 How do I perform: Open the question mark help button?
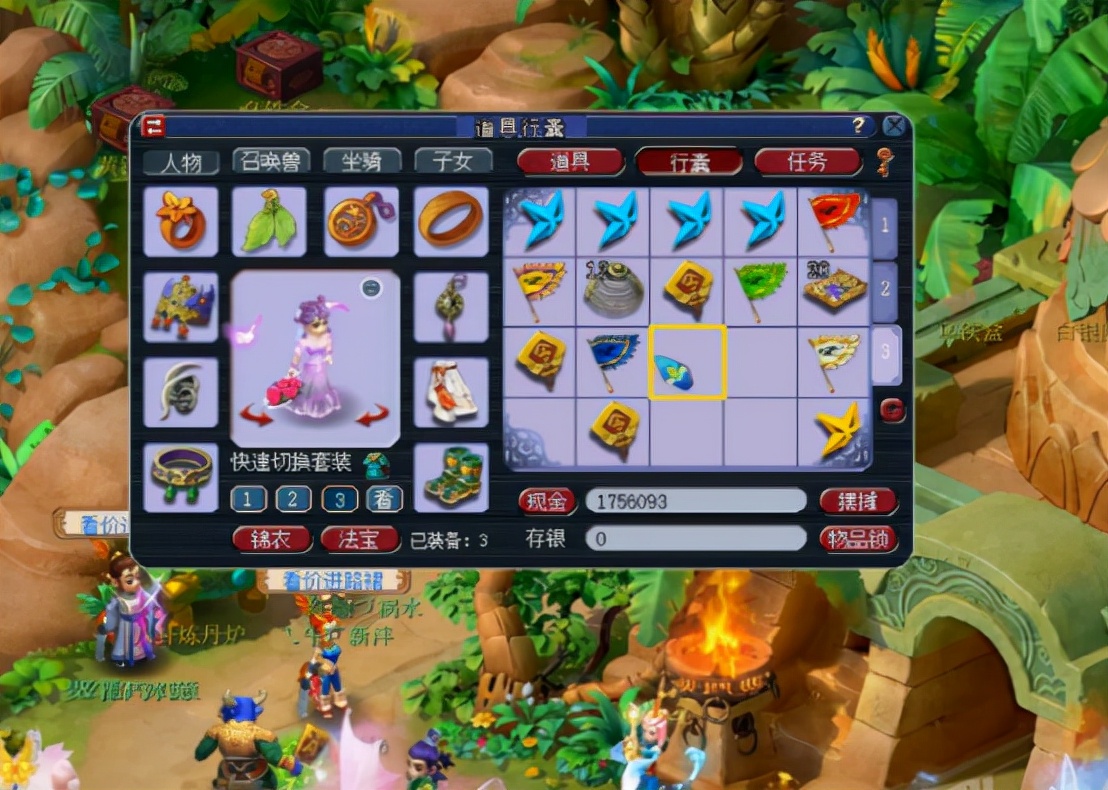click(858, 126)
